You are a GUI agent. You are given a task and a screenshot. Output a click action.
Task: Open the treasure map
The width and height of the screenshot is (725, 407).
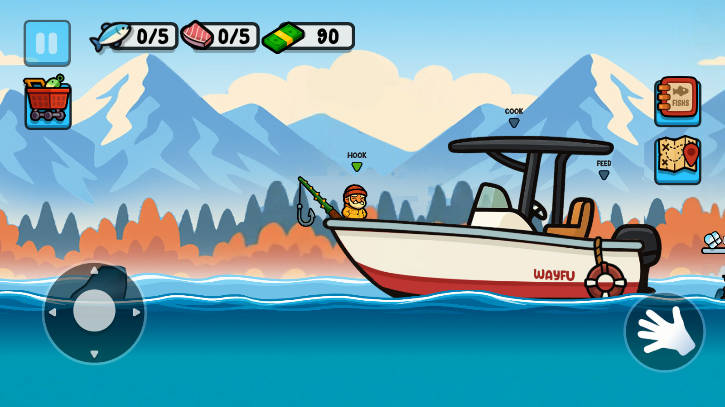point(677,160)
